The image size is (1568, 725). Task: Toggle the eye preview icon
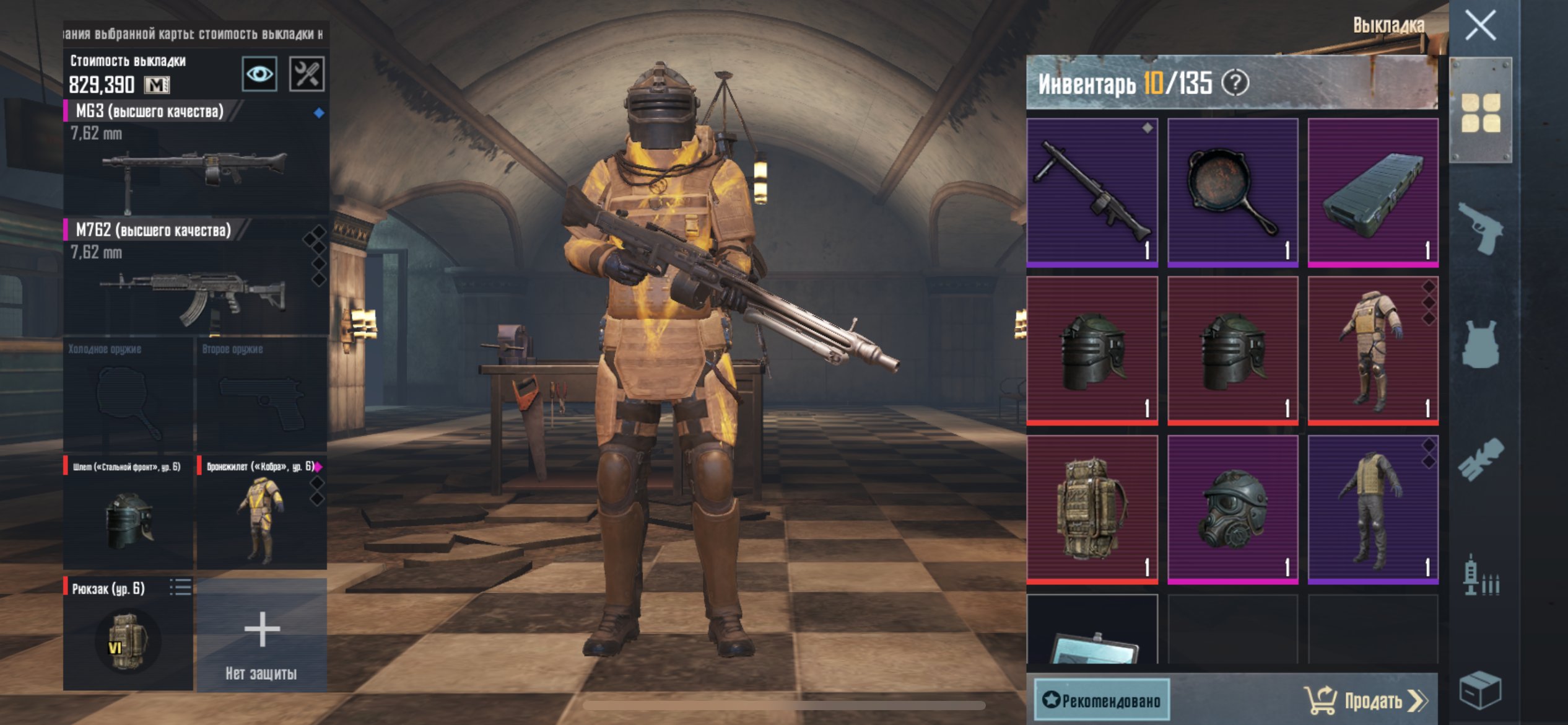pyautogui.click(x=259, y=74)
